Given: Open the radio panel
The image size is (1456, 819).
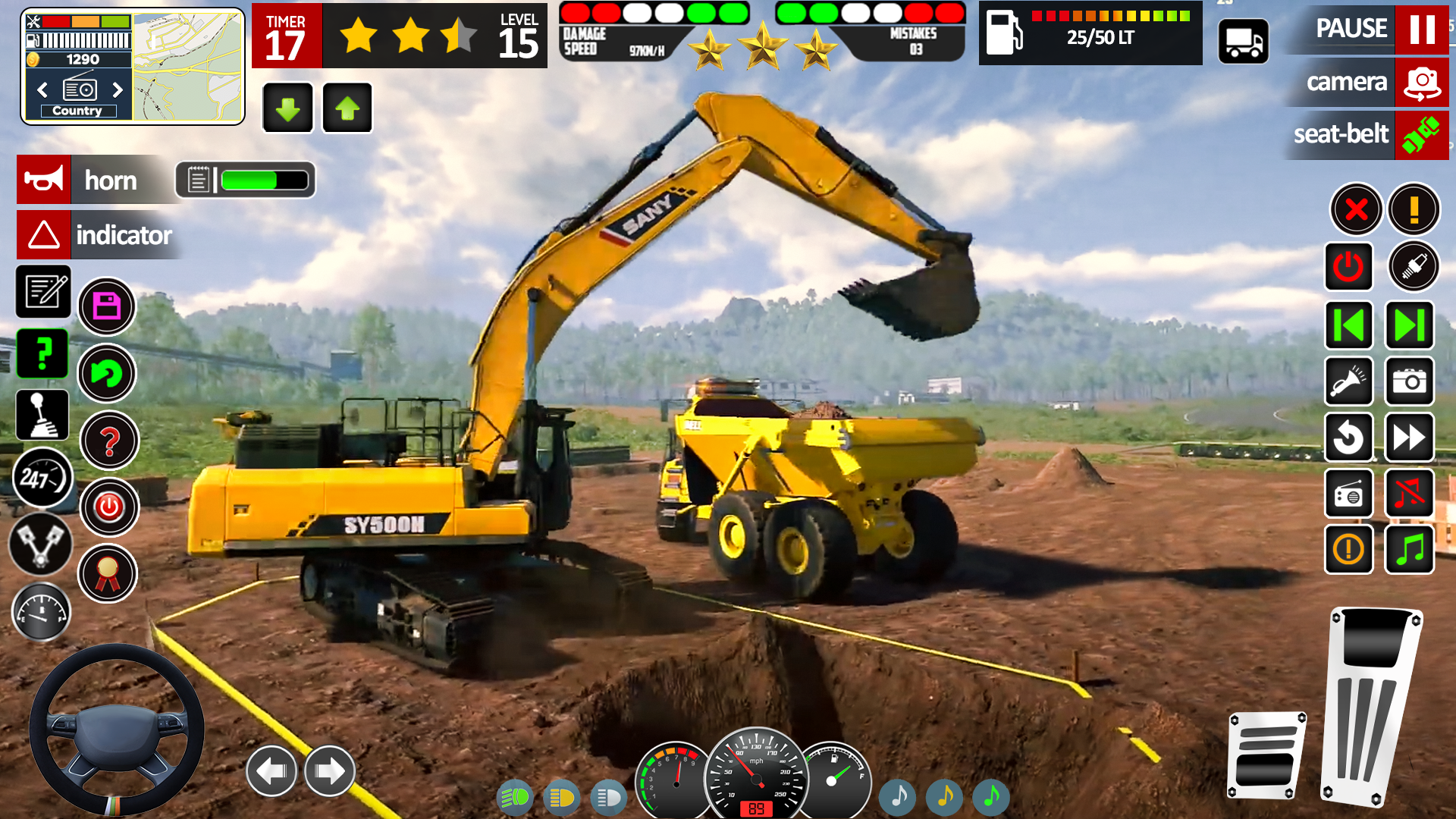Looking at the screenshot, I should [1348, 494].
